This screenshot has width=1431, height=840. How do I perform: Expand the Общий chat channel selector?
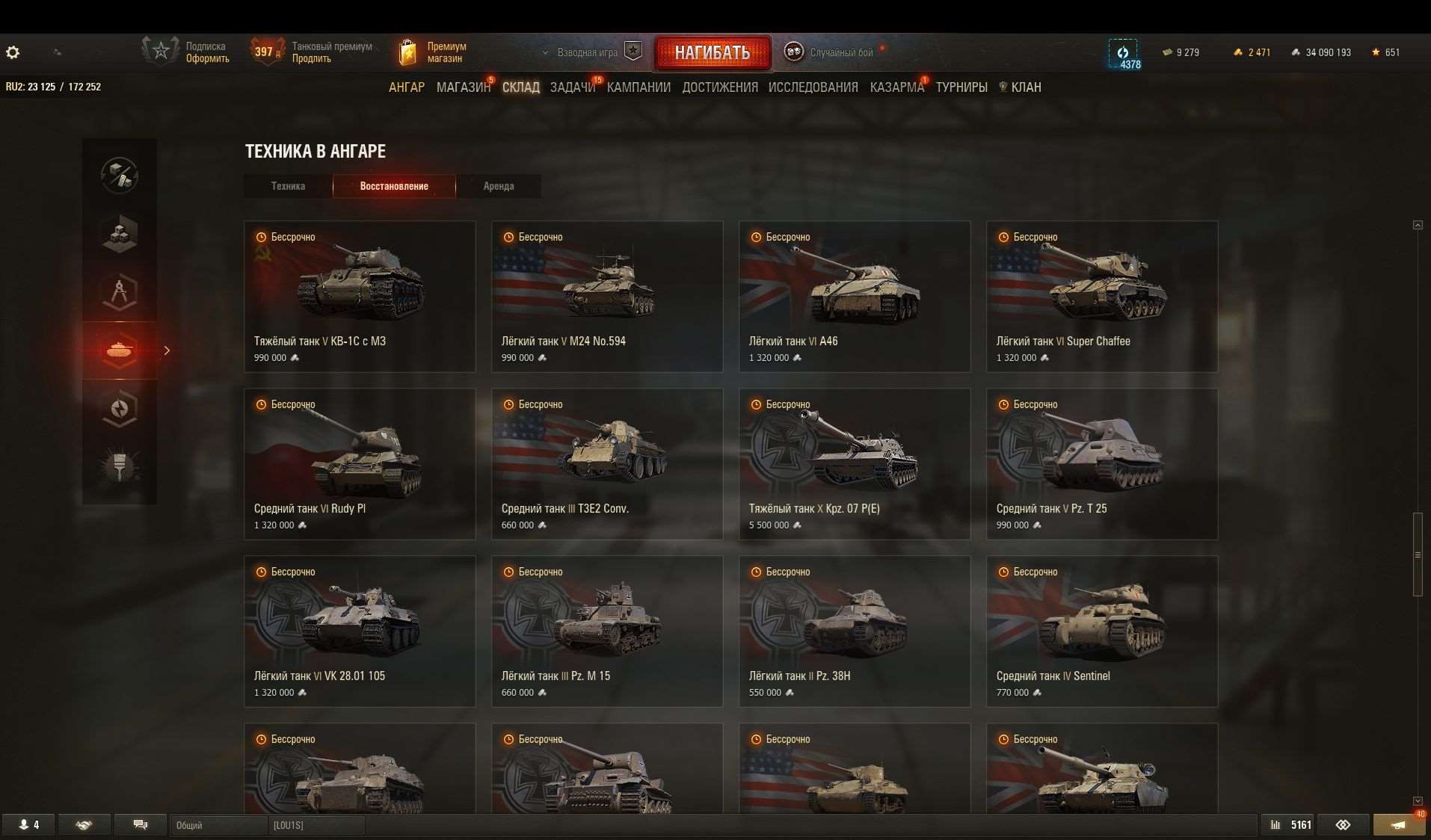pyautogui.click(x=218, y=825)
